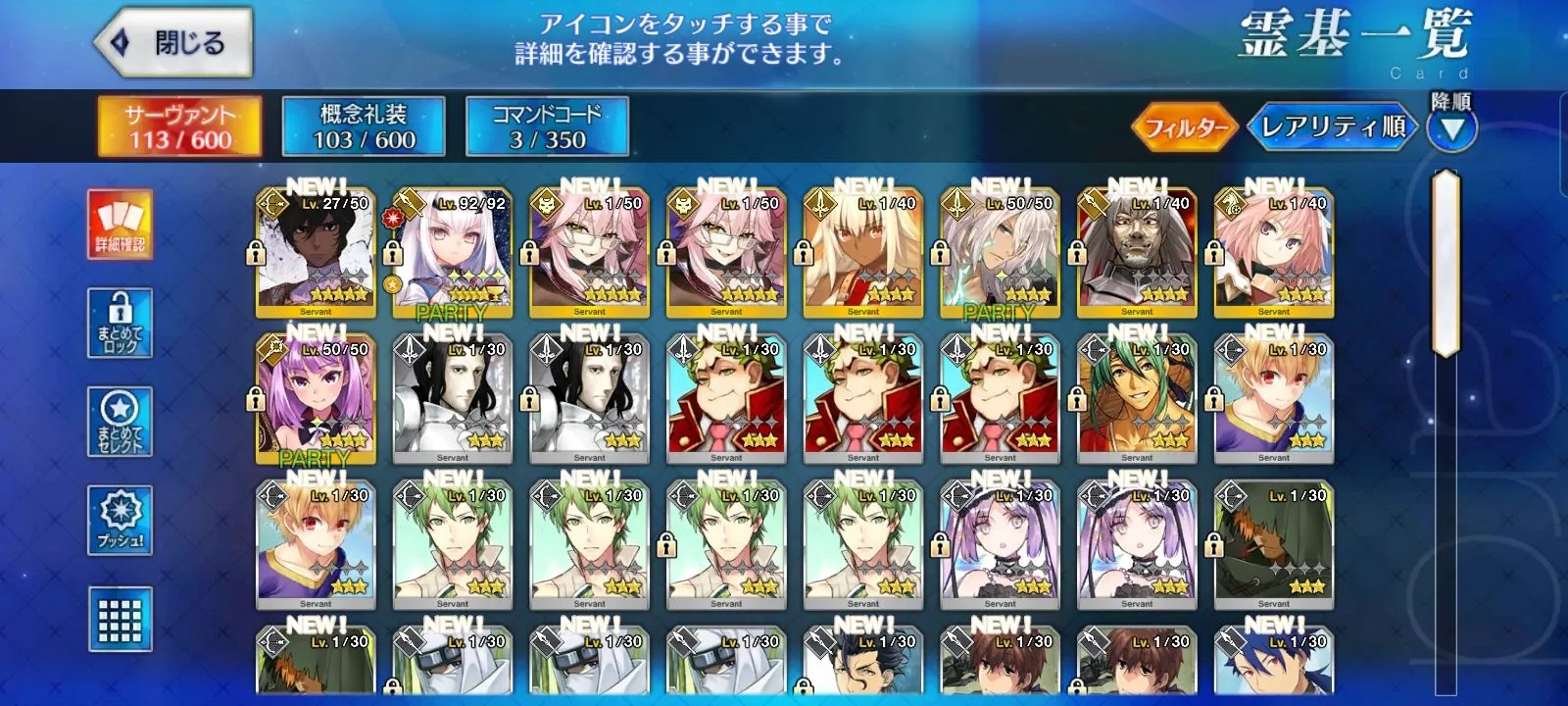Change sorting via レアリティ順 button
The image size is (1568, 706).
point(1332,126)
